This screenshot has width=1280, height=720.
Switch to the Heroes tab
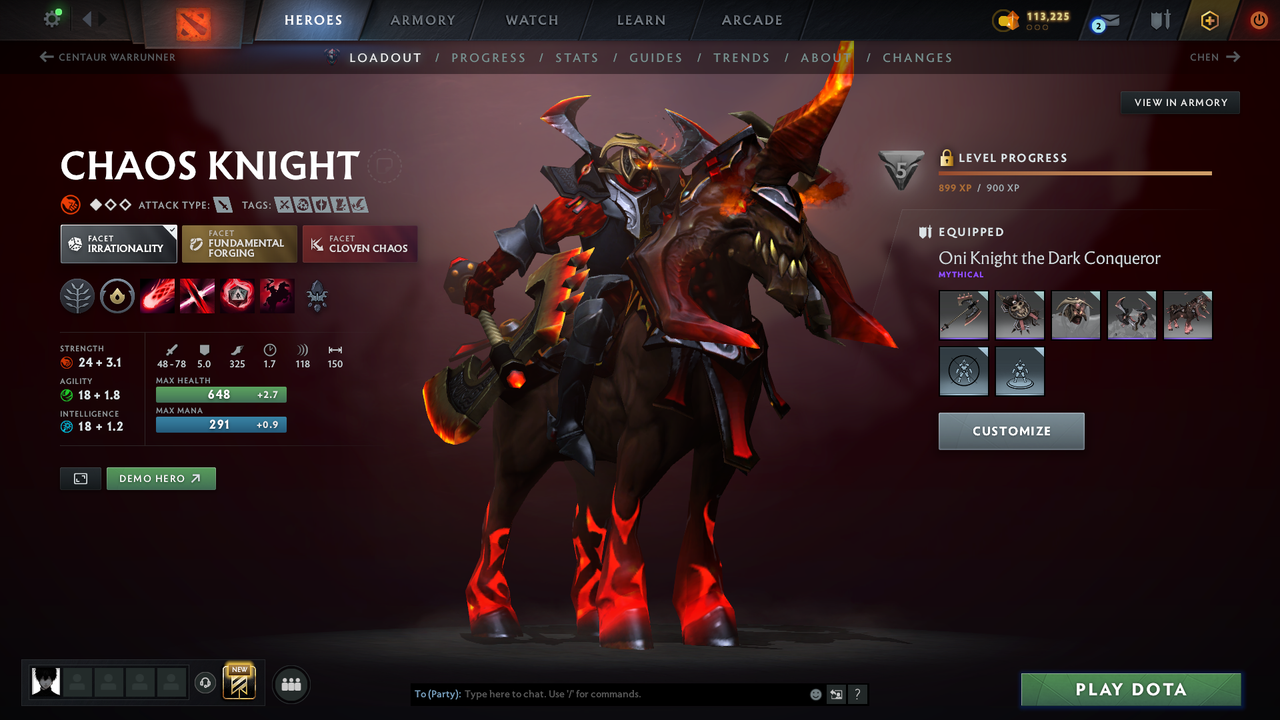(x=313, y=19)
